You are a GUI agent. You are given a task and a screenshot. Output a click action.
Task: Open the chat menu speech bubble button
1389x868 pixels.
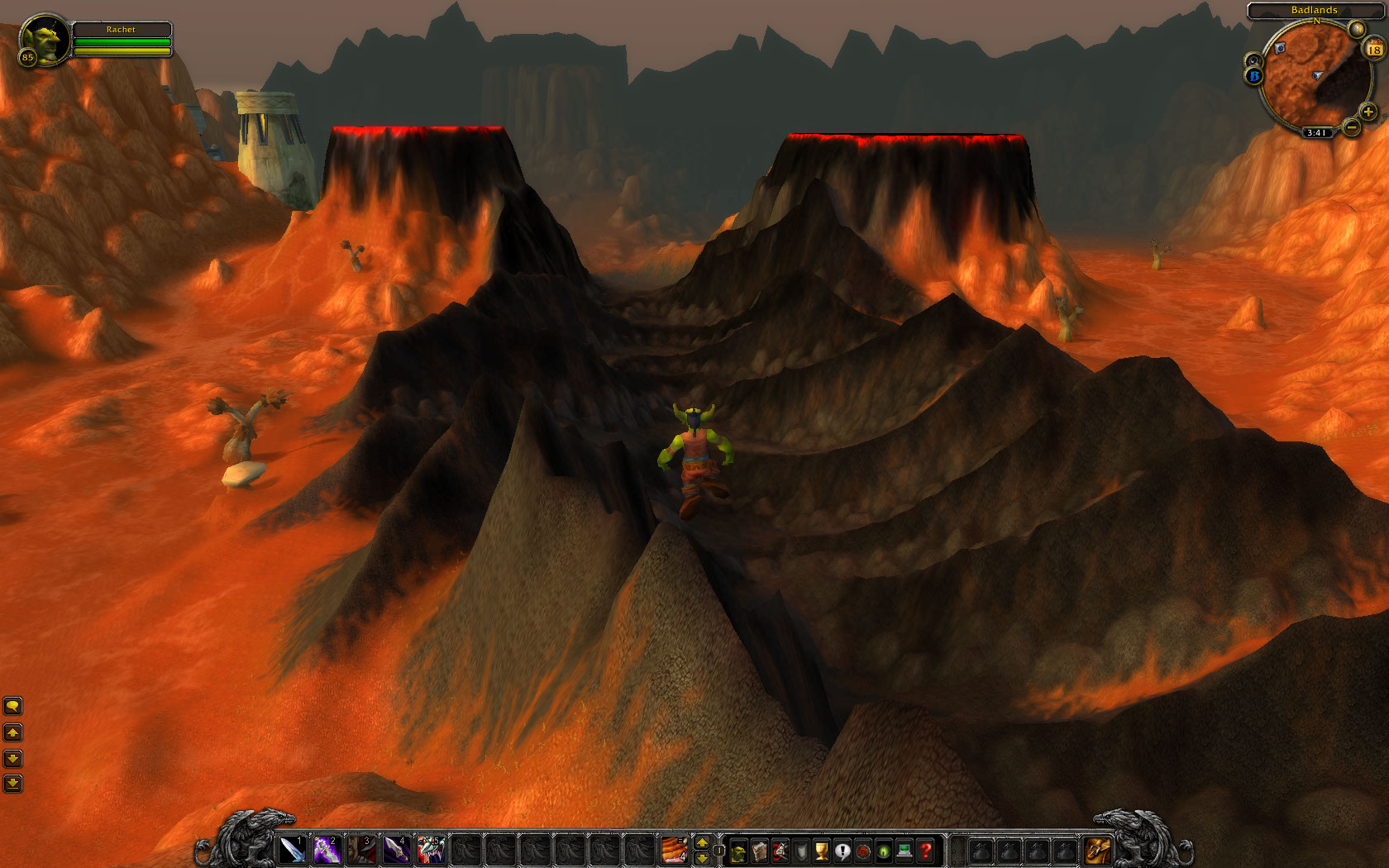point(12,706)
